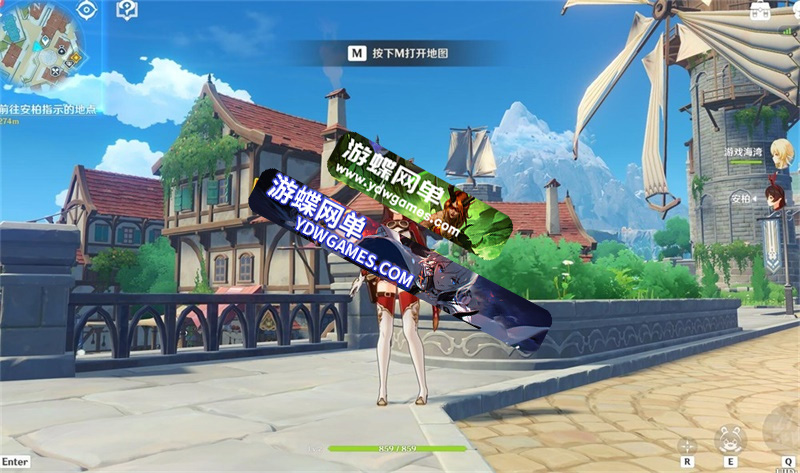Open the quest book icon
This screenshot has width=800, height=473.
pyautogui.click(x=127, y=10)
